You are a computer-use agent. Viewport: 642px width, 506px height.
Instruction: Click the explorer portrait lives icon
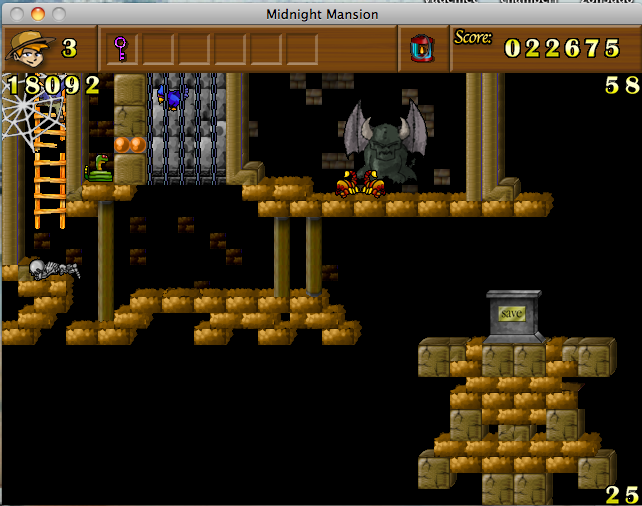coord(29,48)
